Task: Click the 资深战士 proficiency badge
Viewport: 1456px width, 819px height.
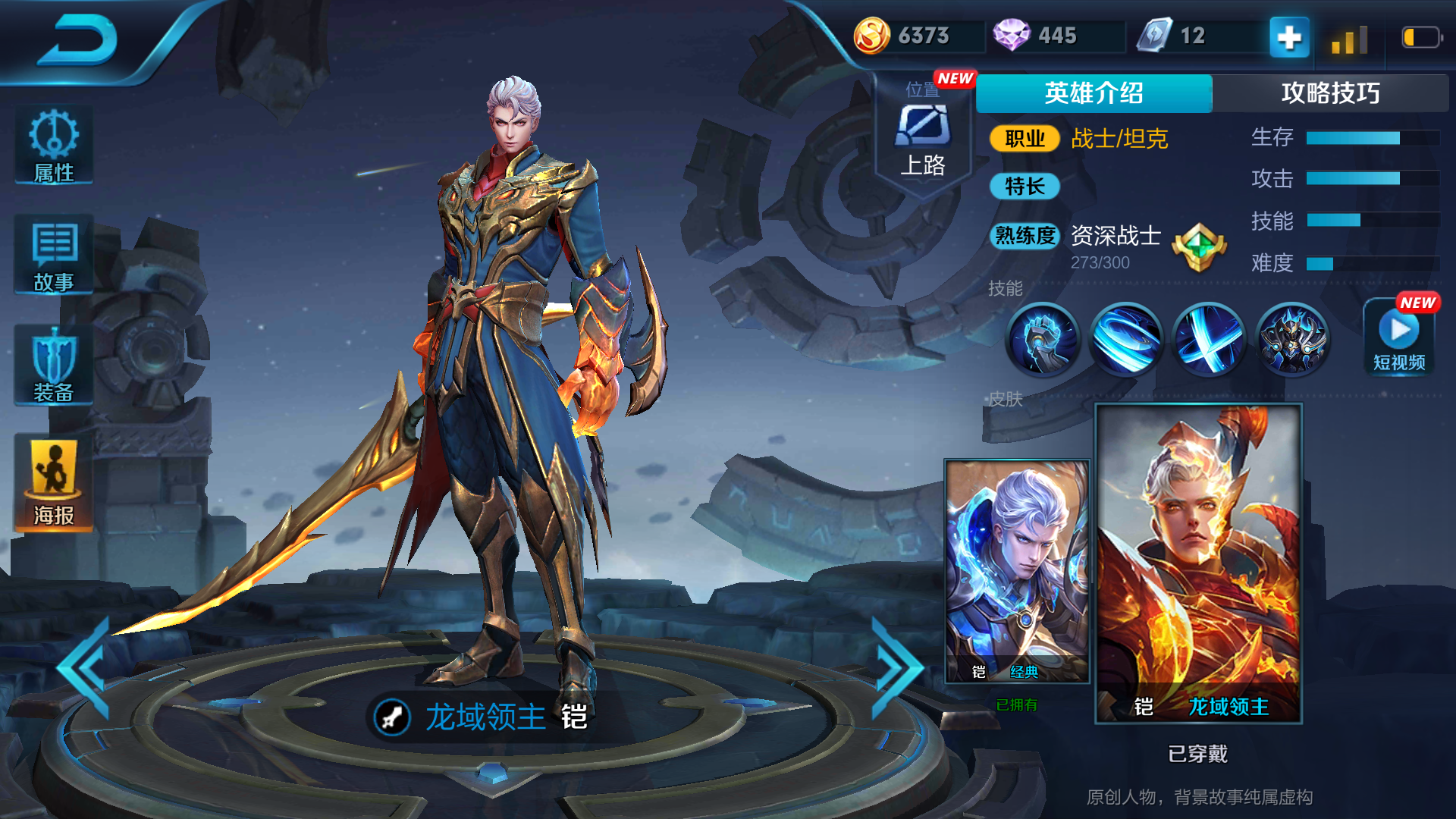Action: 1199,247
